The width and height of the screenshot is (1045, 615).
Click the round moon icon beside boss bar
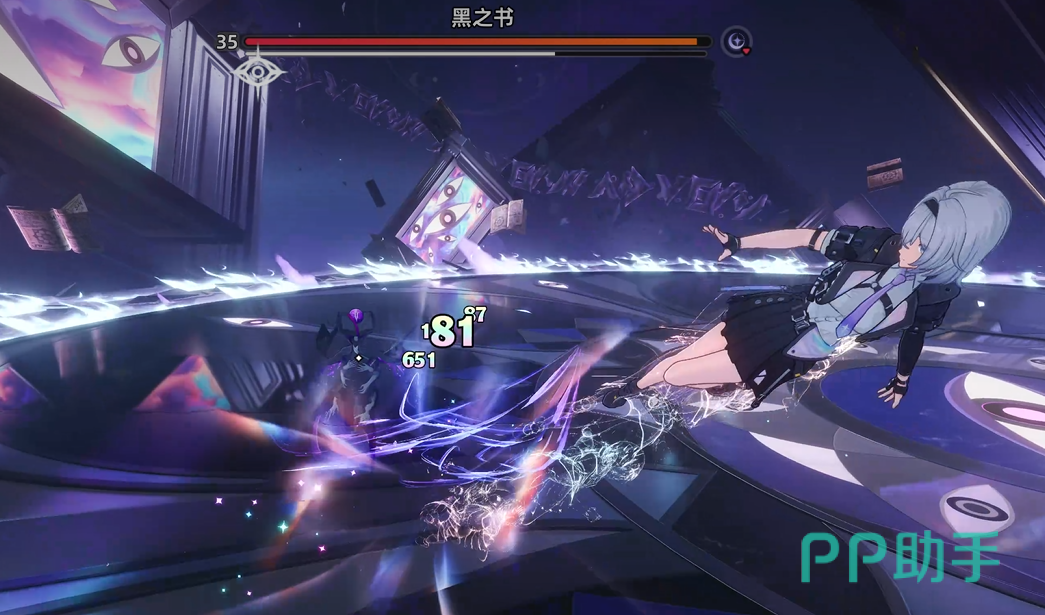pyautogui.click(x=737, y=42)
